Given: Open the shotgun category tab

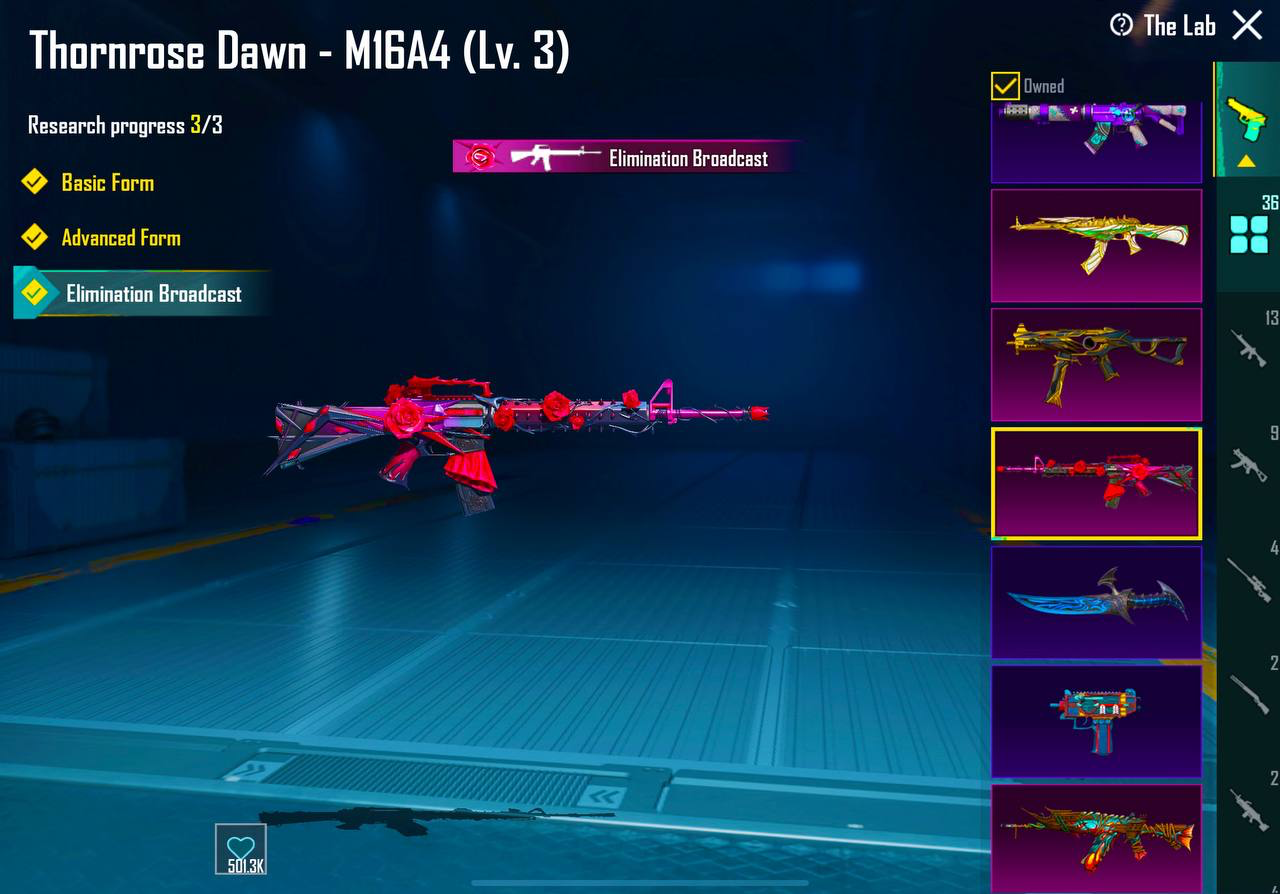Looking at the screenshot, I should click(1249, 692).
